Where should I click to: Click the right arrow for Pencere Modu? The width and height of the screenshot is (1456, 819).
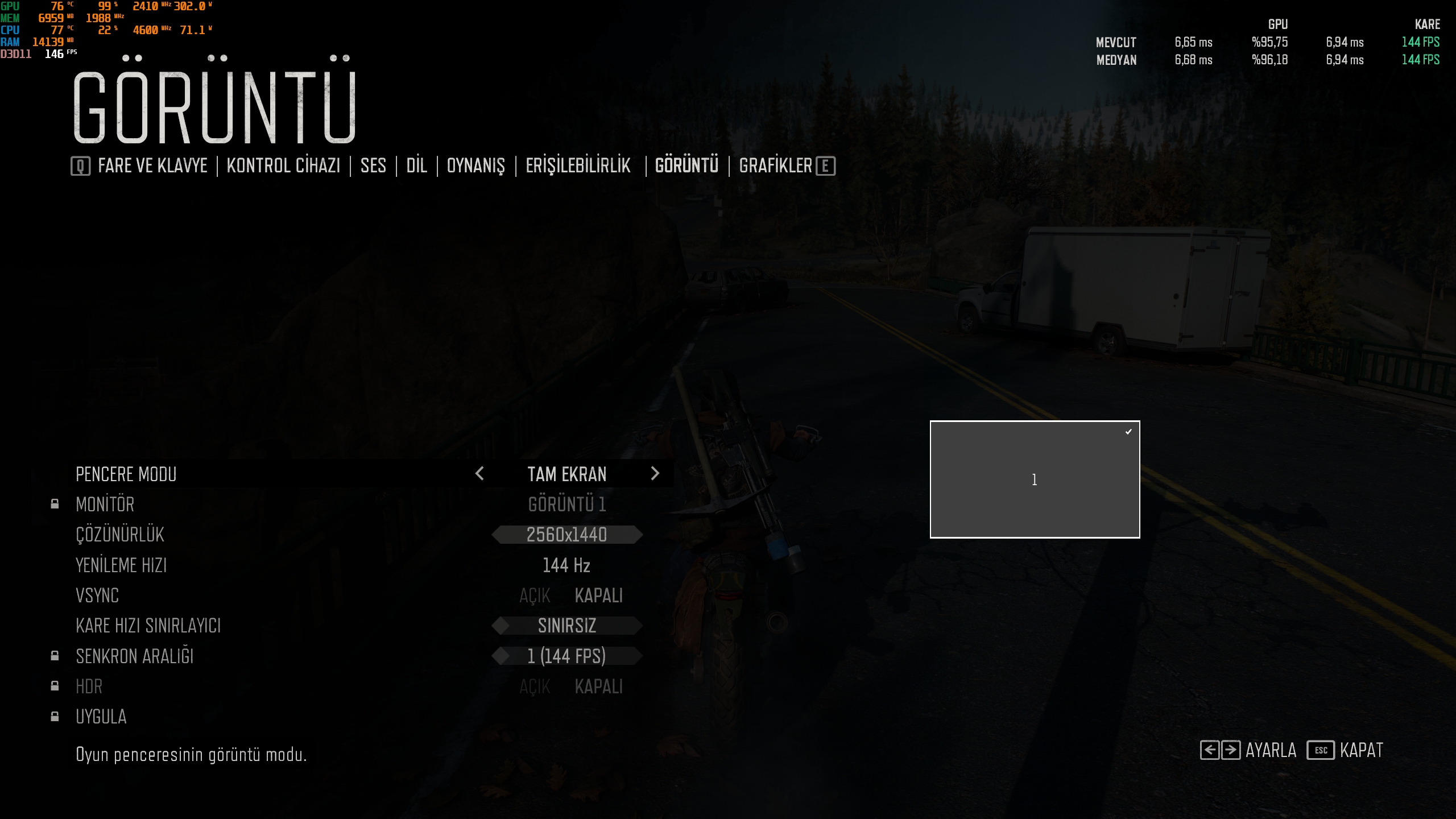click(x=655, y=474)
